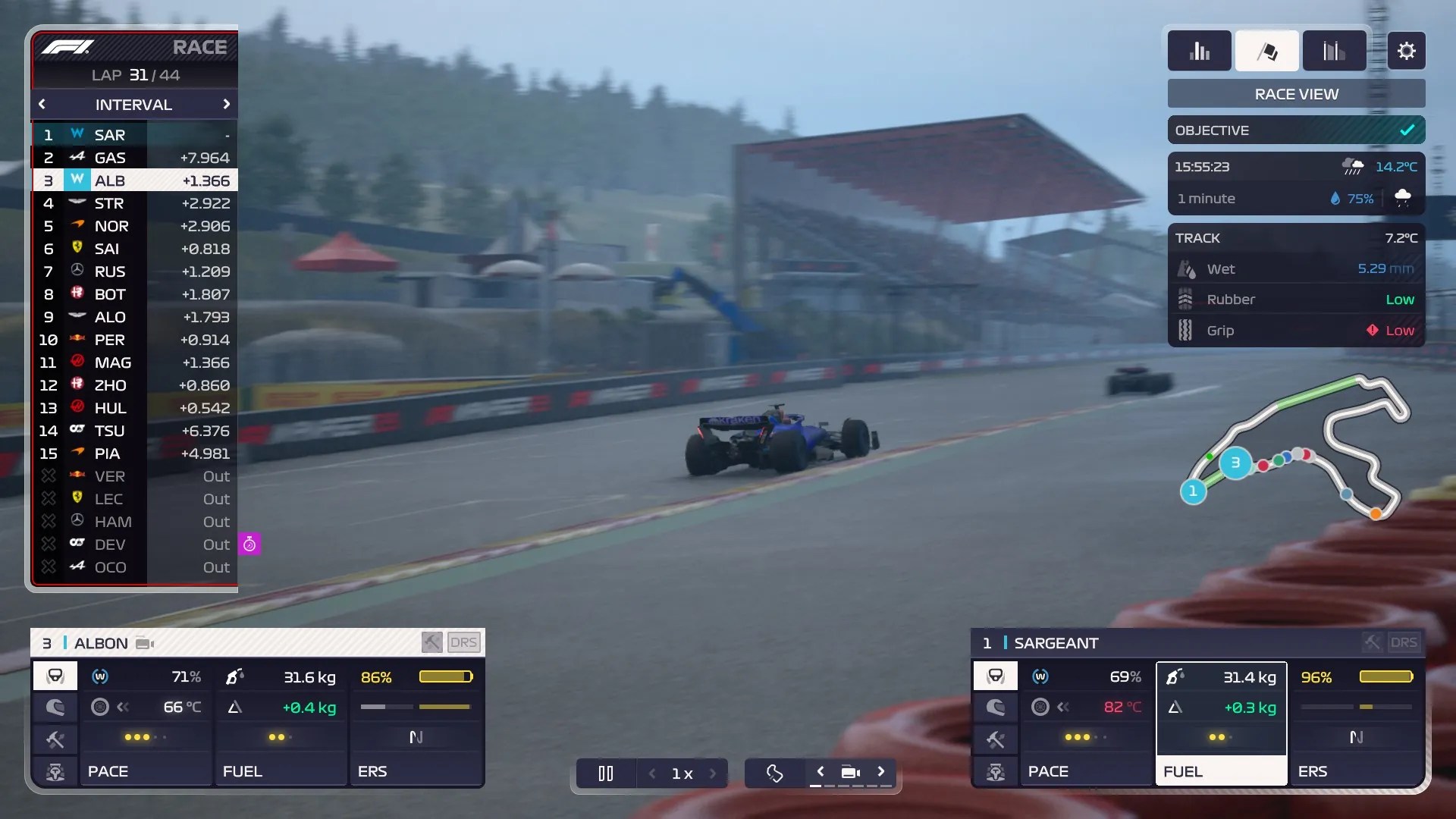Click the OBJECTIVE checkmark banner
The width and height of the screenshot is (1456, 819).
coord(1407,130)
